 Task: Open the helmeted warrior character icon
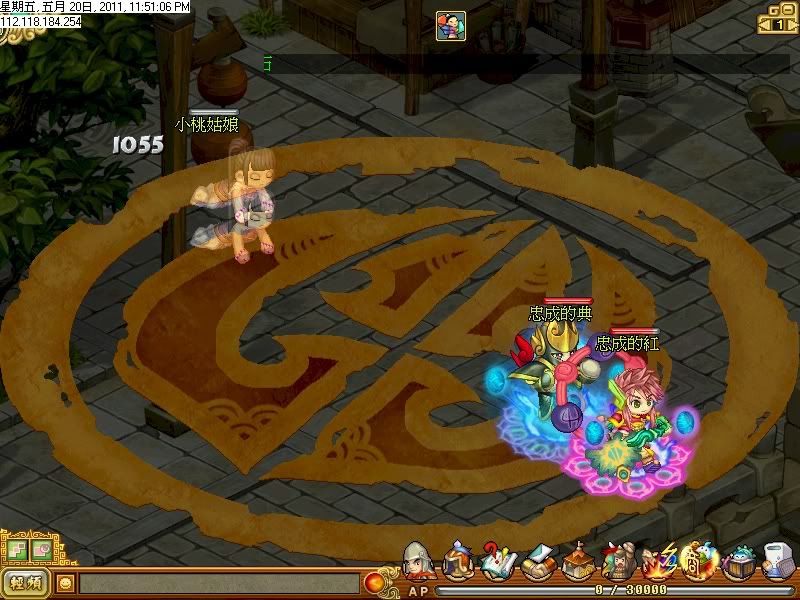tap(418, 564)
